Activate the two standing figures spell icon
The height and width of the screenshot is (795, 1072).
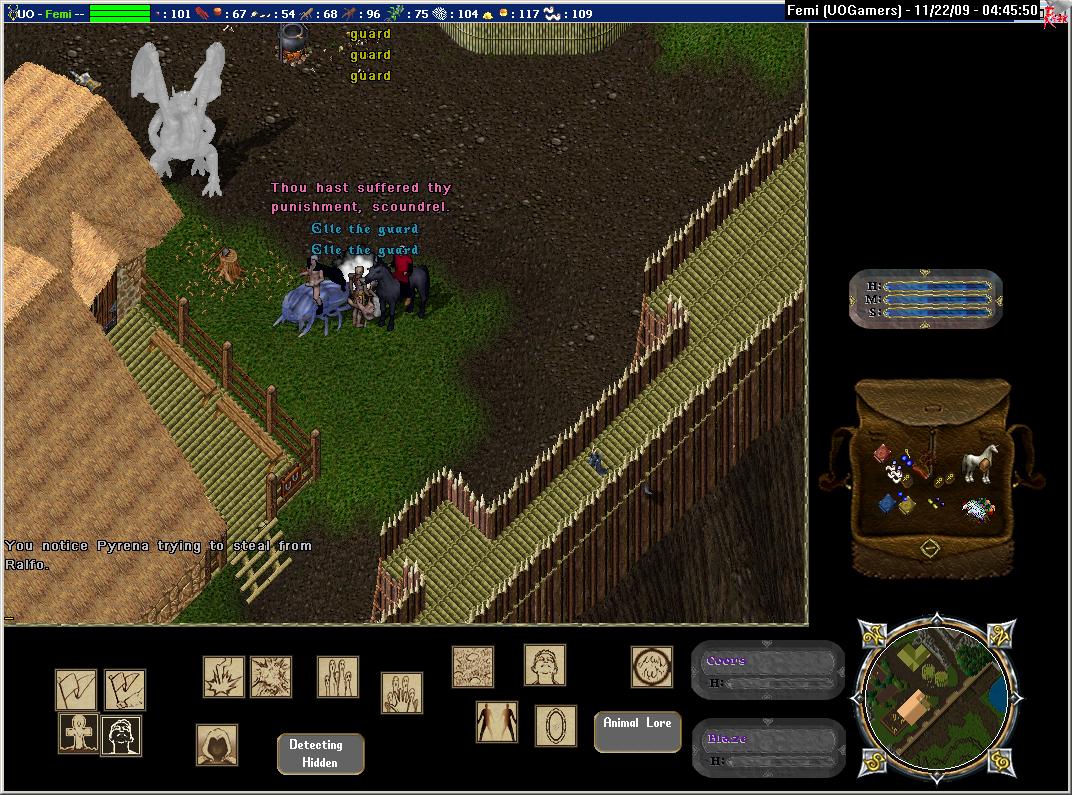point(496,722)
